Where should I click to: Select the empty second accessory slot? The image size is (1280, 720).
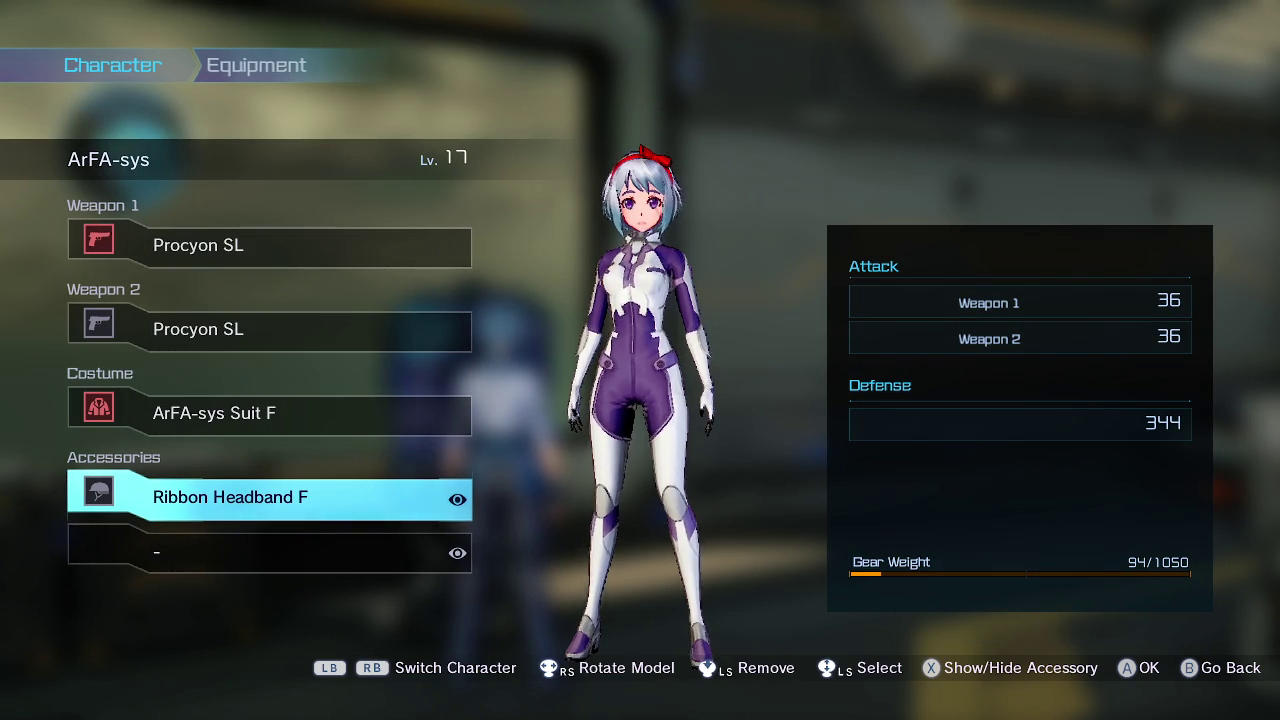260,552
